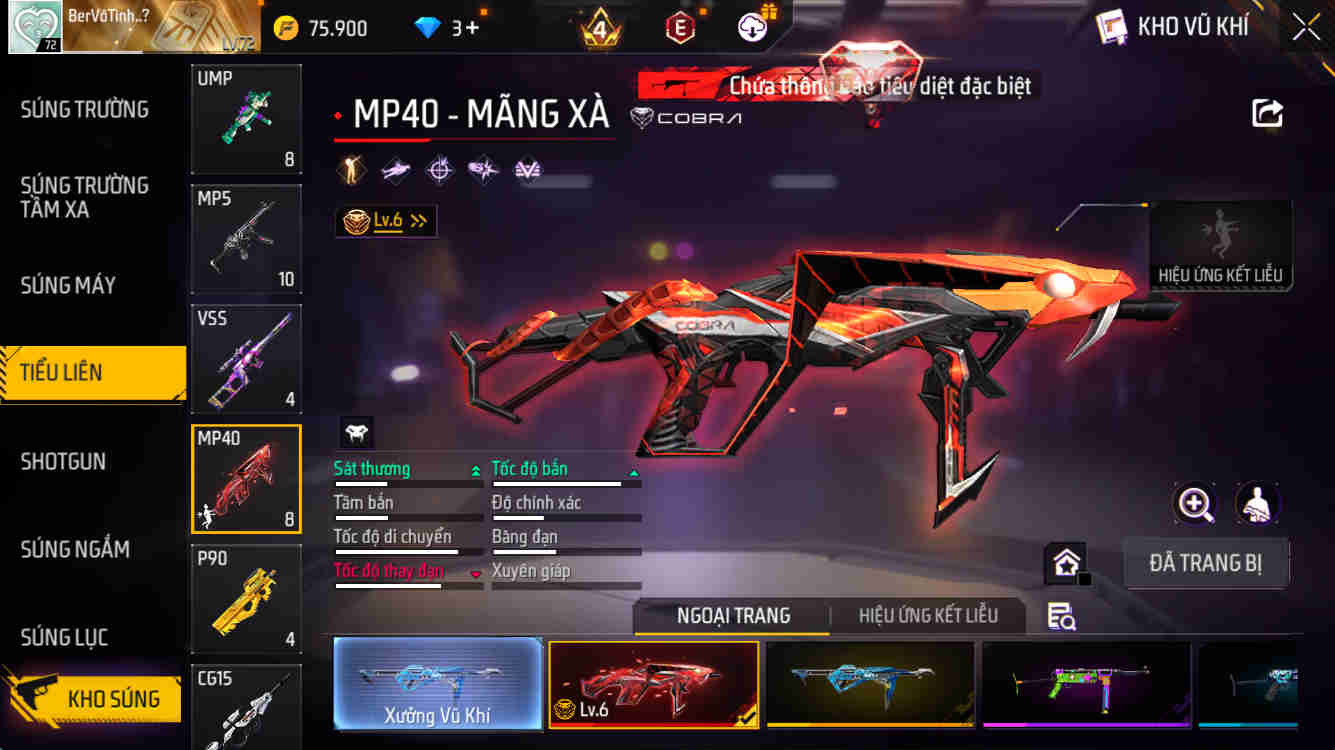This screenshot has height=750, width=1335.
Task: Click the KHO VŨ KHÍ icon top right
Action: [1112, 27]
